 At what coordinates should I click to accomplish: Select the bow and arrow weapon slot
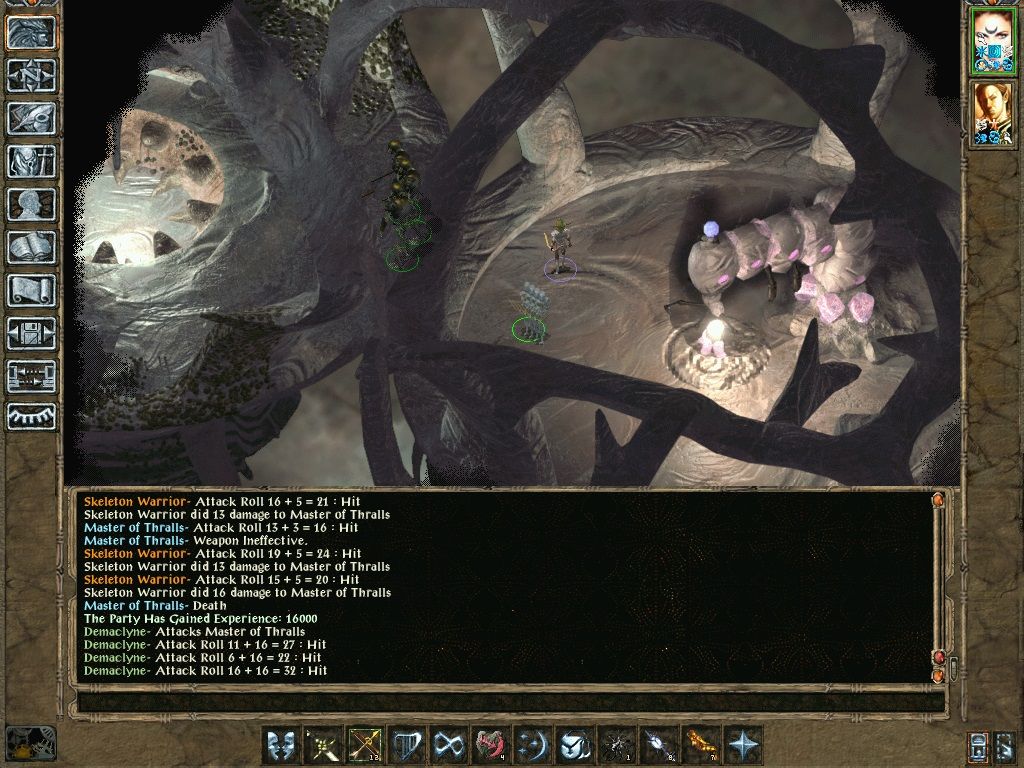364,745
